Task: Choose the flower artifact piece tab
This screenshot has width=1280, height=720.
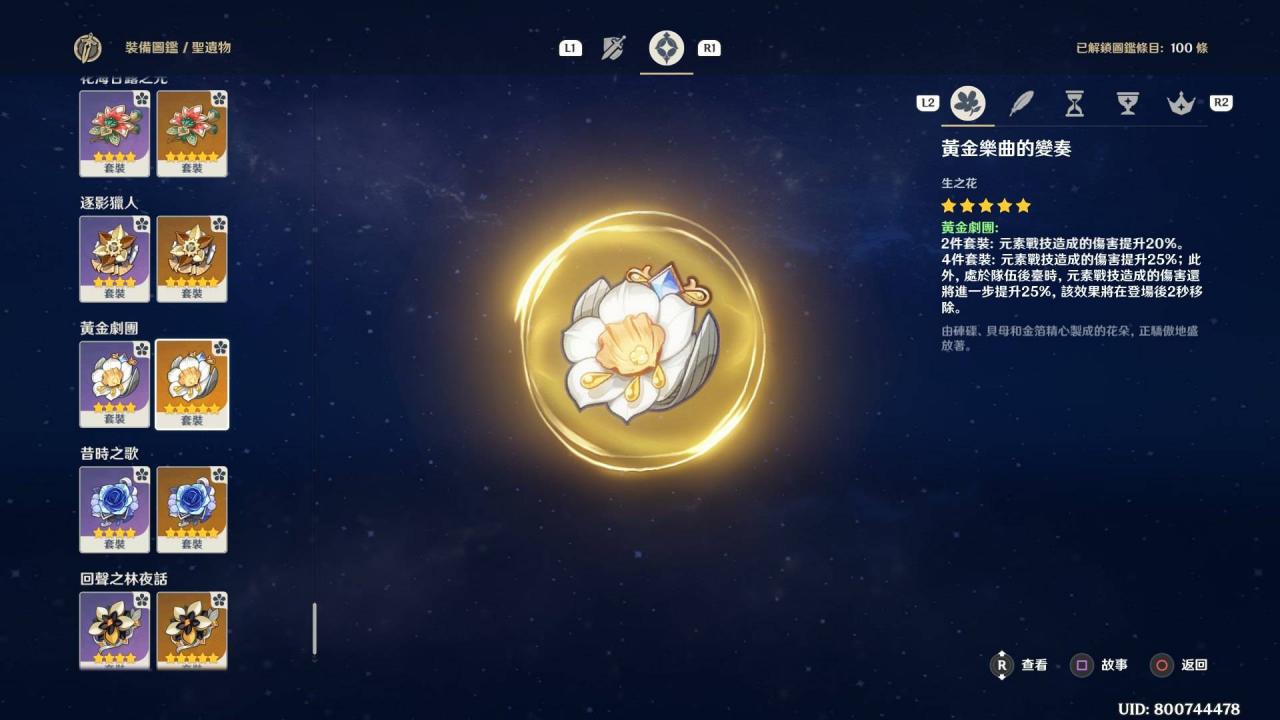Action: [x=967, y=103]
